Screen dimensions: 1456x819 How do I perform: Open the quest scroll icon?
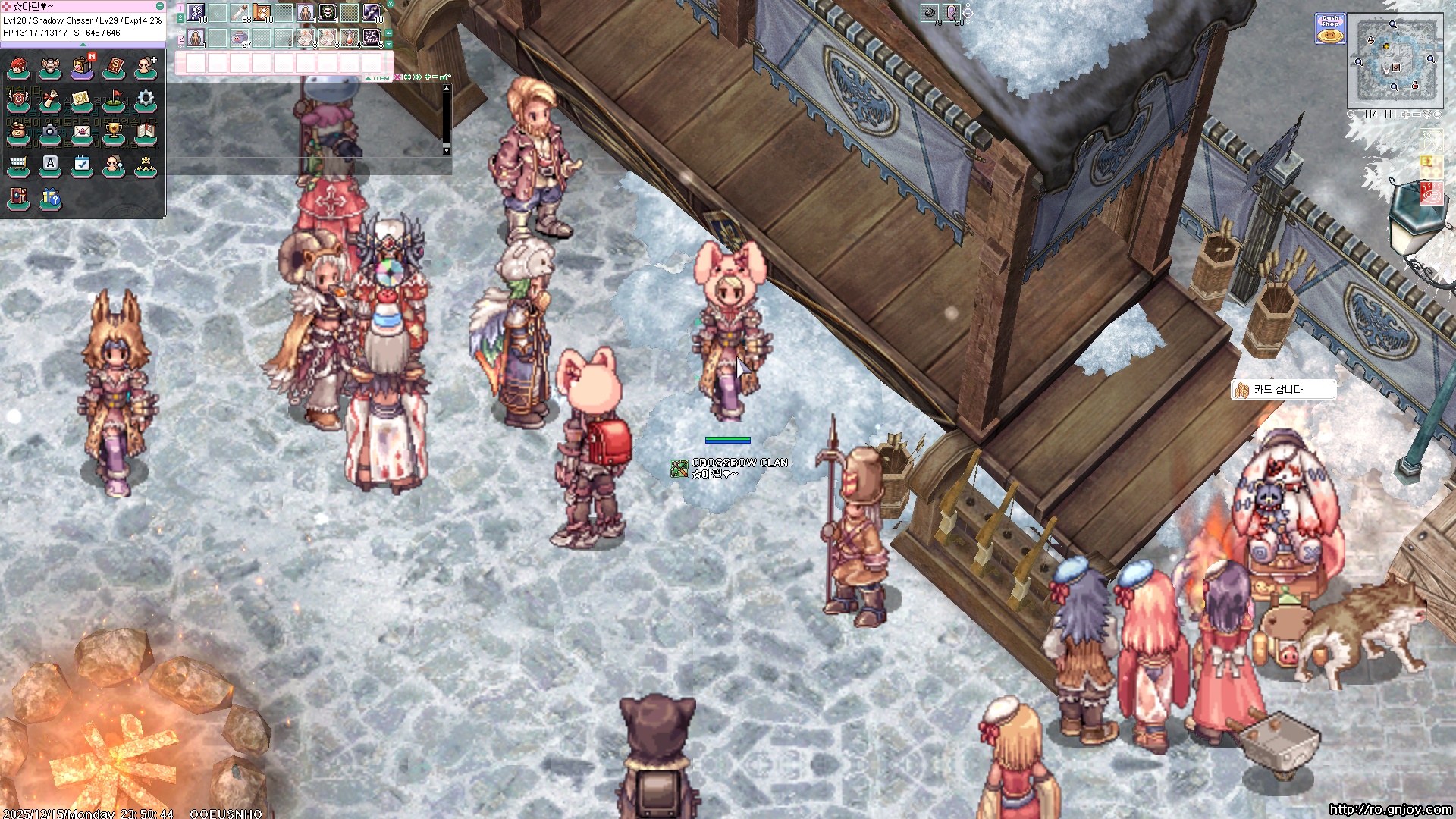50,99
